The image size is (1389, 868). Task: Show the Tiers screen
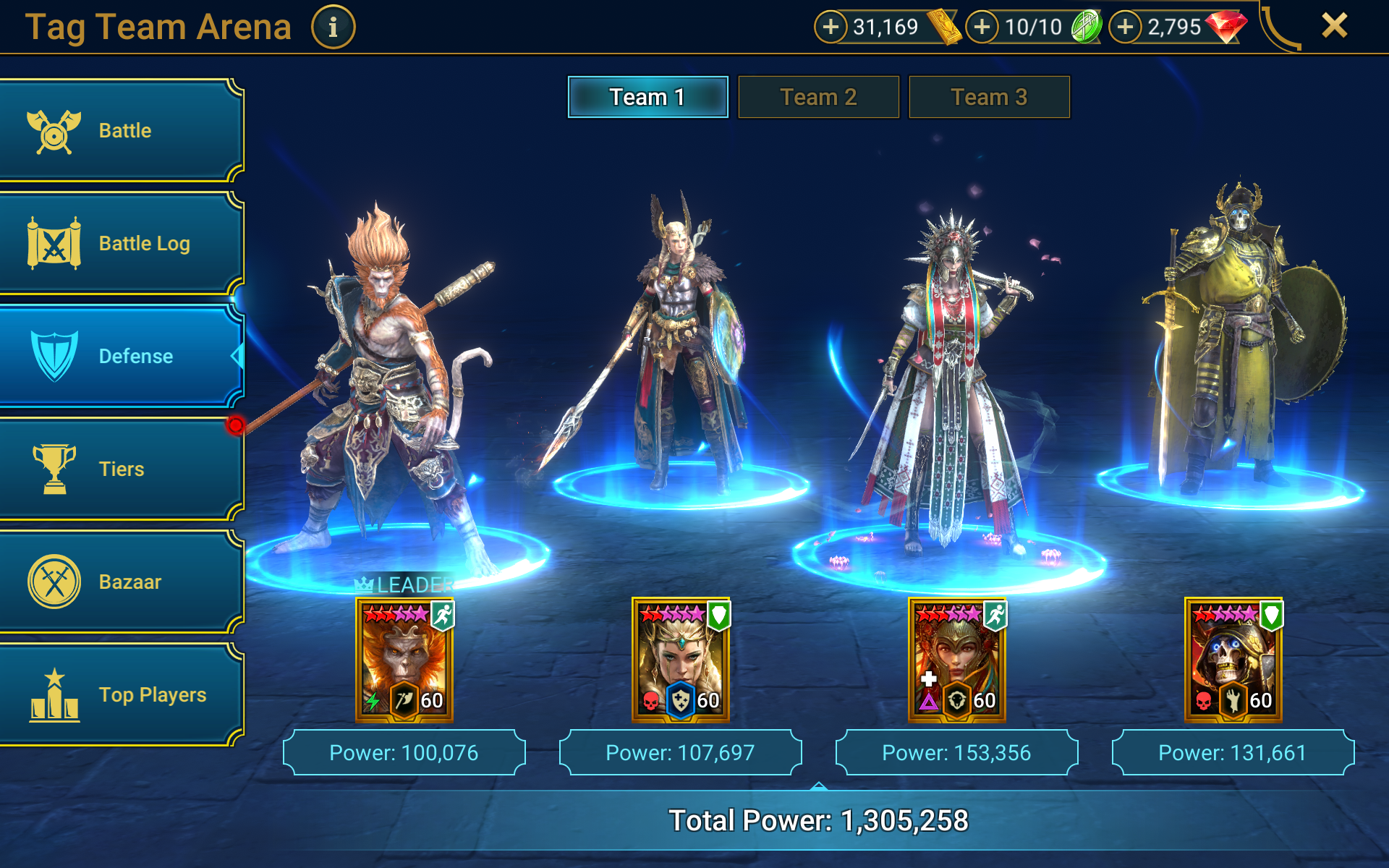pyautogui.click(x=122, y=469)
